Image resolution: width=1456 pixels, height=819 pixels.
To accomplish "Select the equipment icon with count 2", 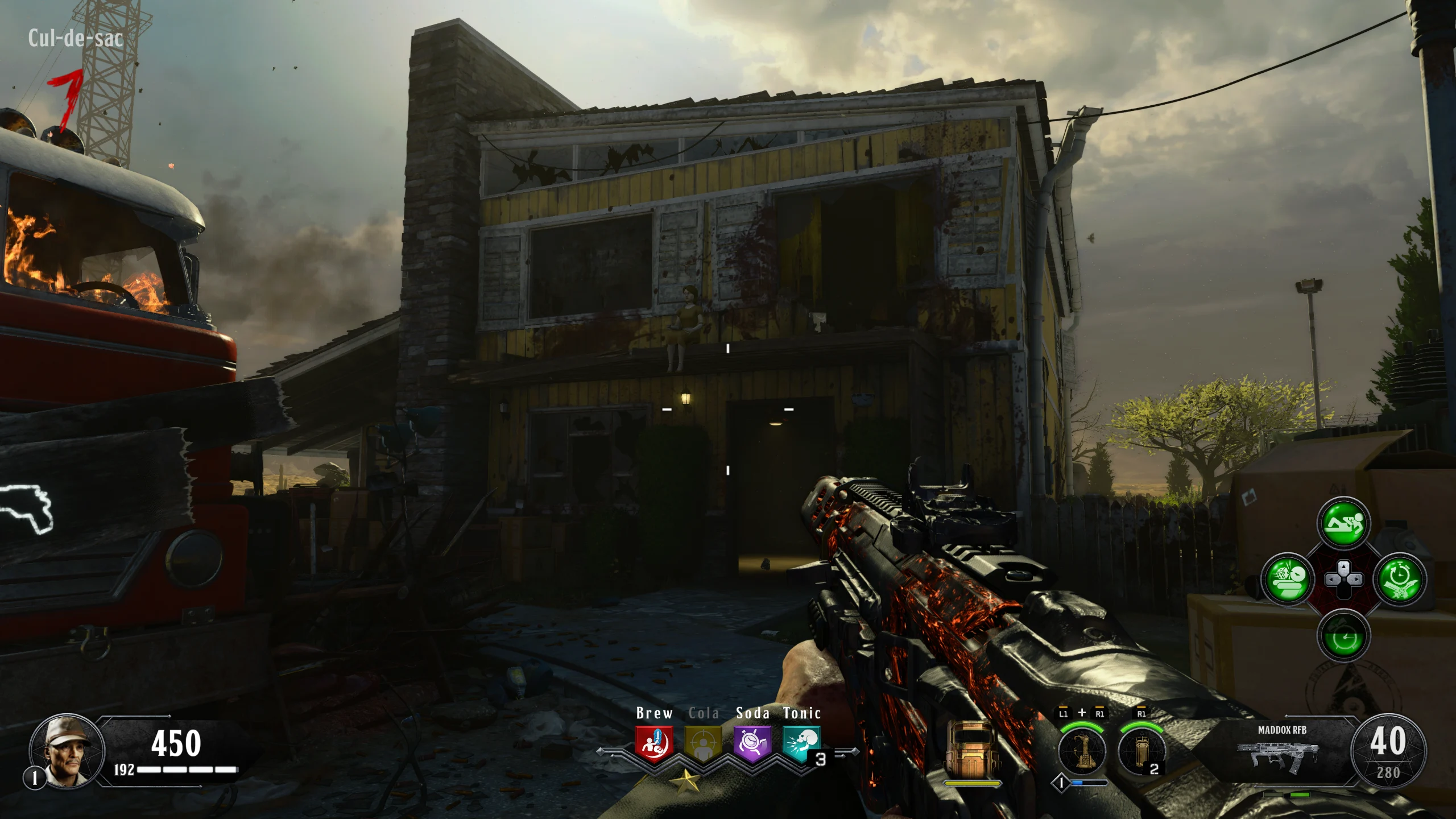I will (1140, 751).
